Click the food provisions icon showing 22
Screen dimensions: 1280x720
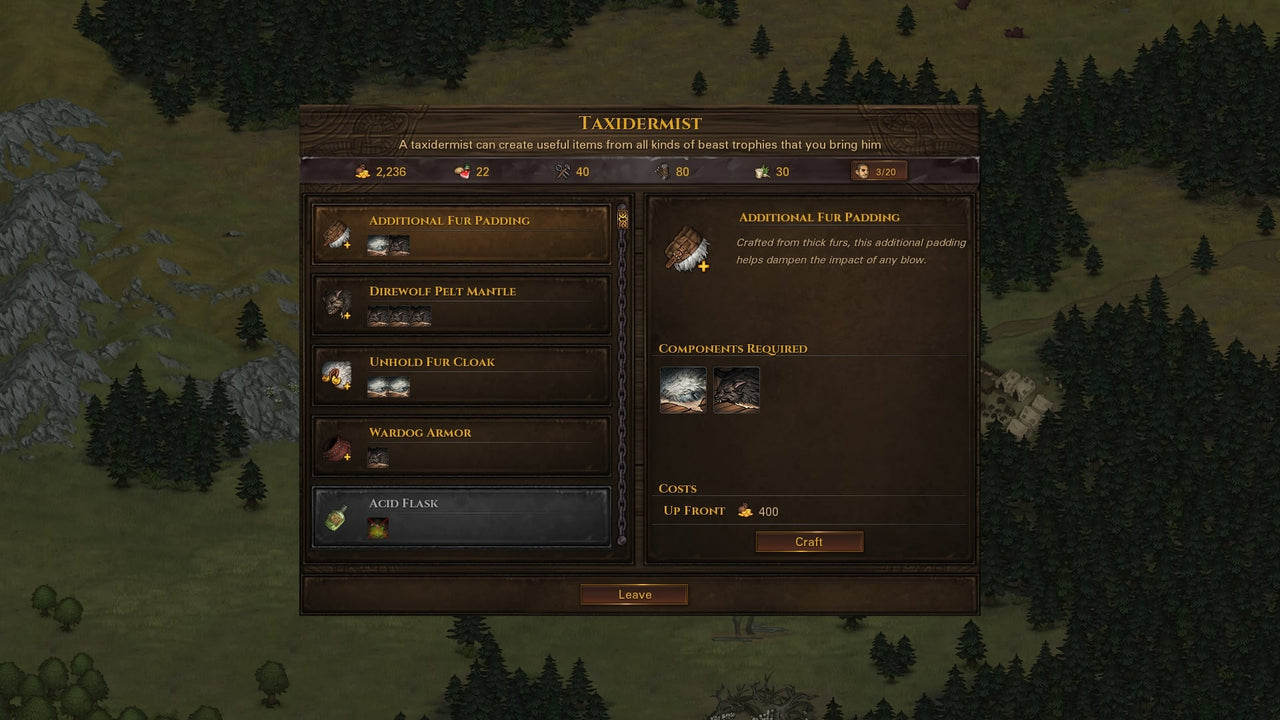point(459,171)
